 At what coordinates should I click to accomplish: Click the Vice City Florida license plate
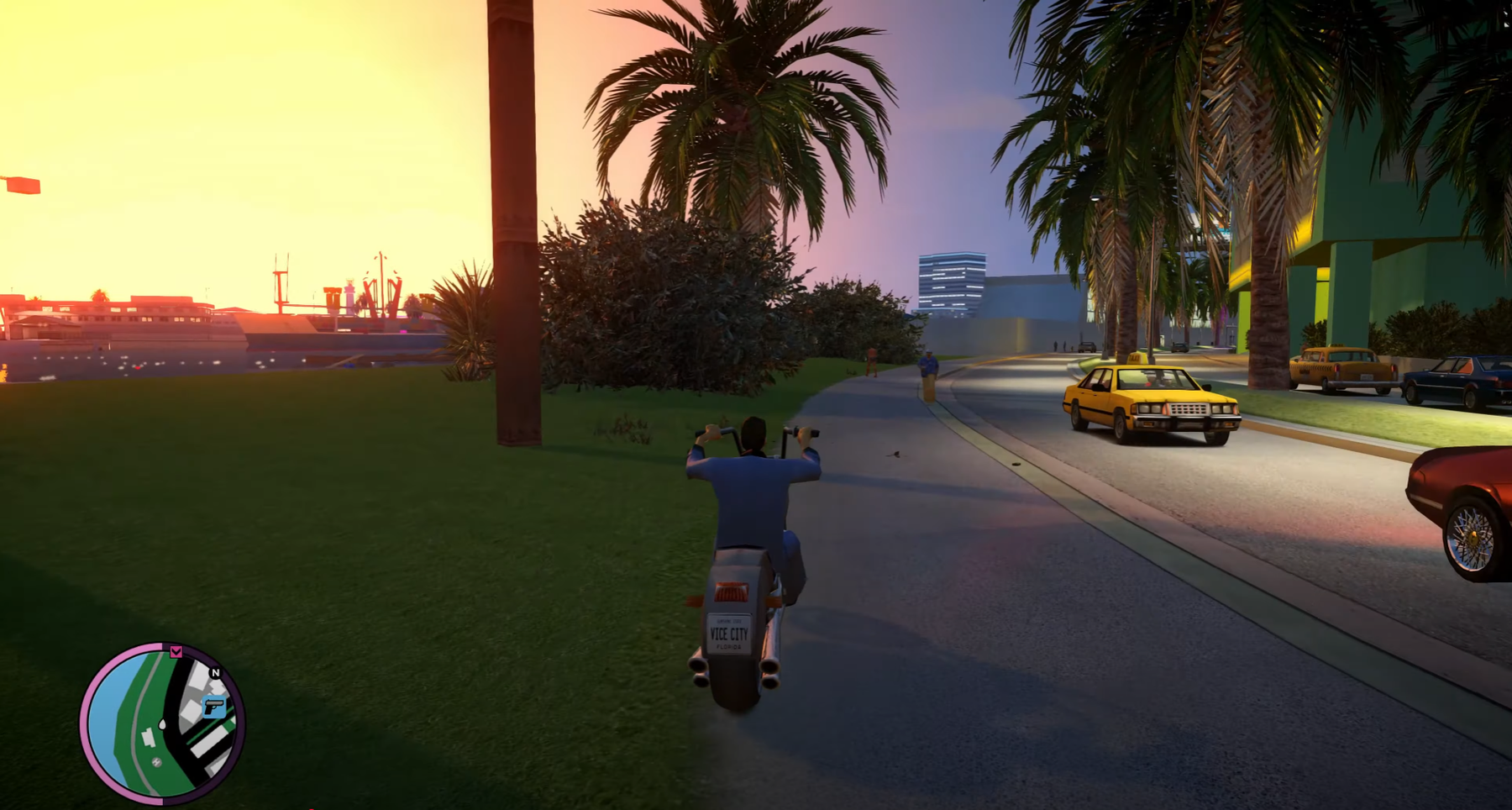point(728,634)
